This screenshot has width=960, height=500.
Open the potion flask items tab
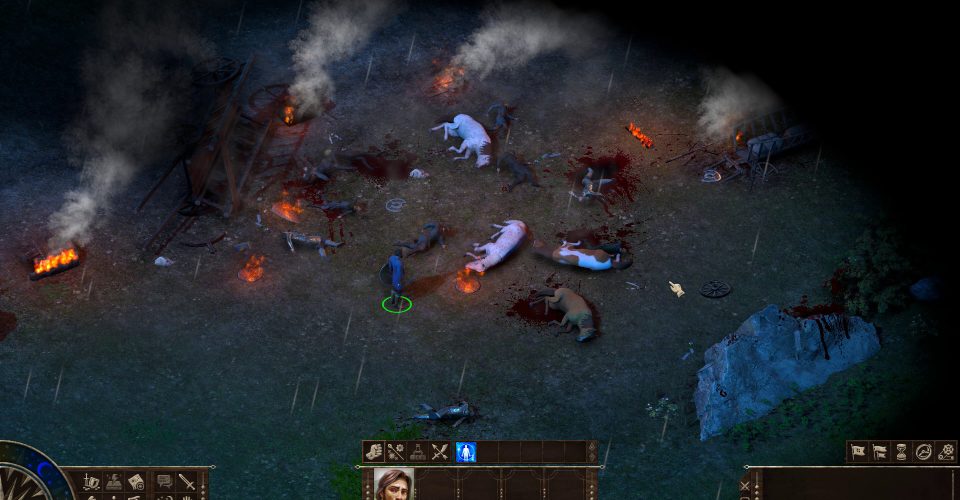pos(418,452)
